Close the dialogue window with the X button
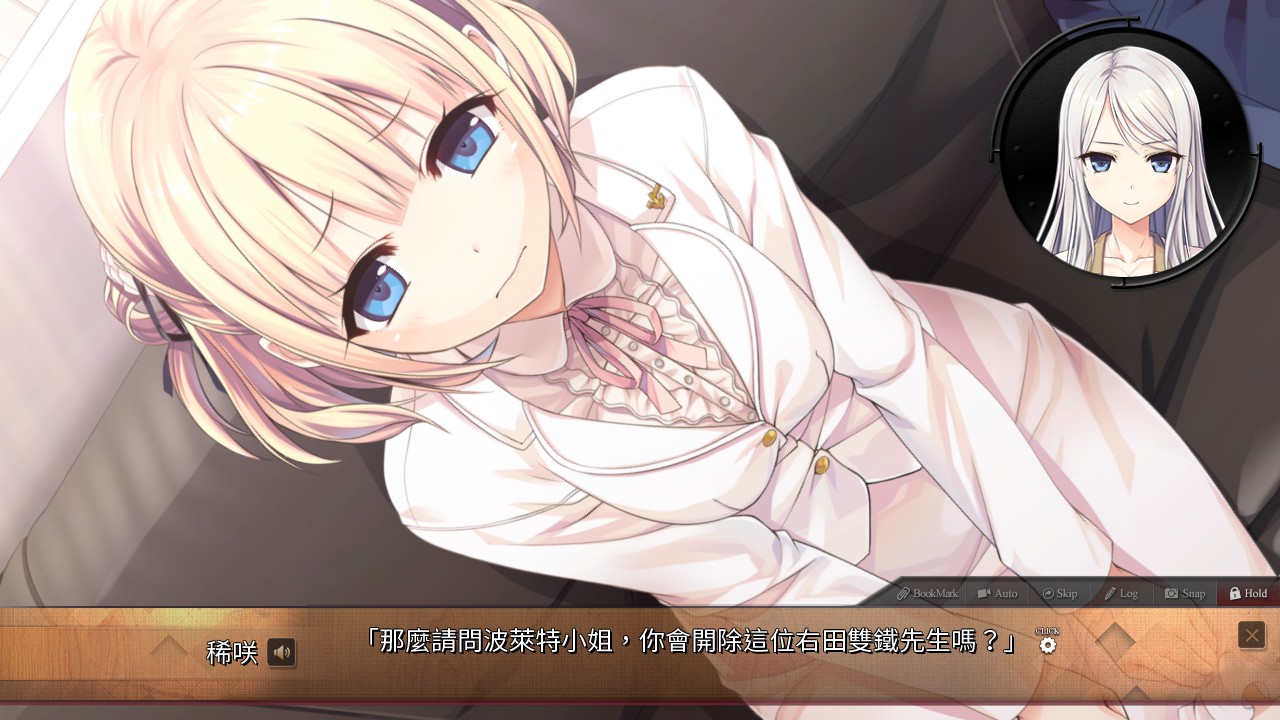The width and height of the screenshot is (1280, 720). tap(1251, 634)
